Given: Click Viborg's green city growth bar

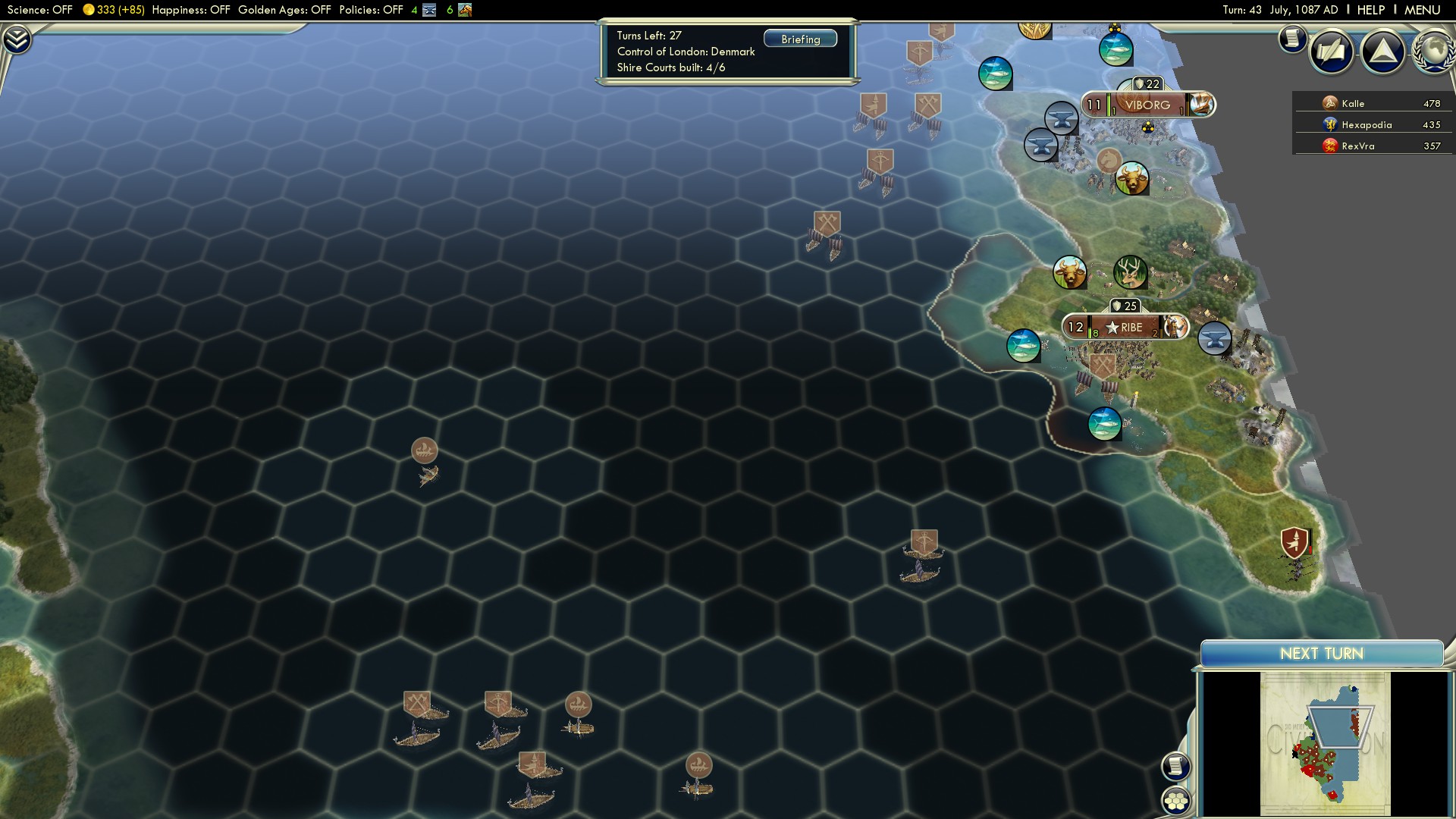Looking at the screenshot, I should (1109, 105).
